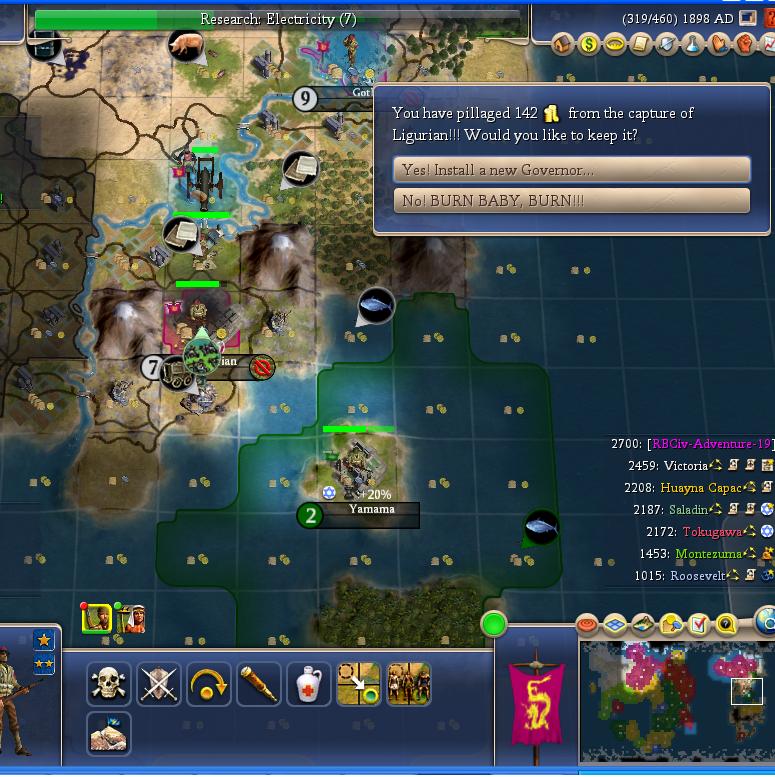
Task: Activate the go-to move arrow action
Action: point(359,685)
